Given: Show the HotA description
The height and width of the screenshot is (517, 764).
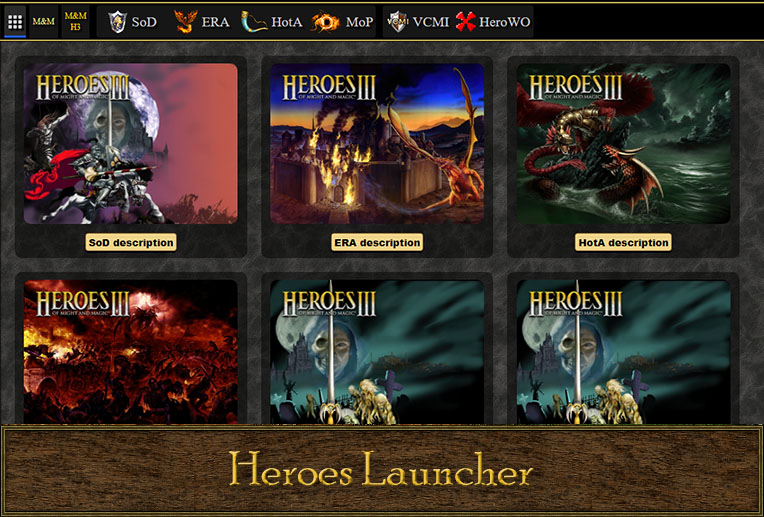Looking at the screenshot, I should [623, 242].
